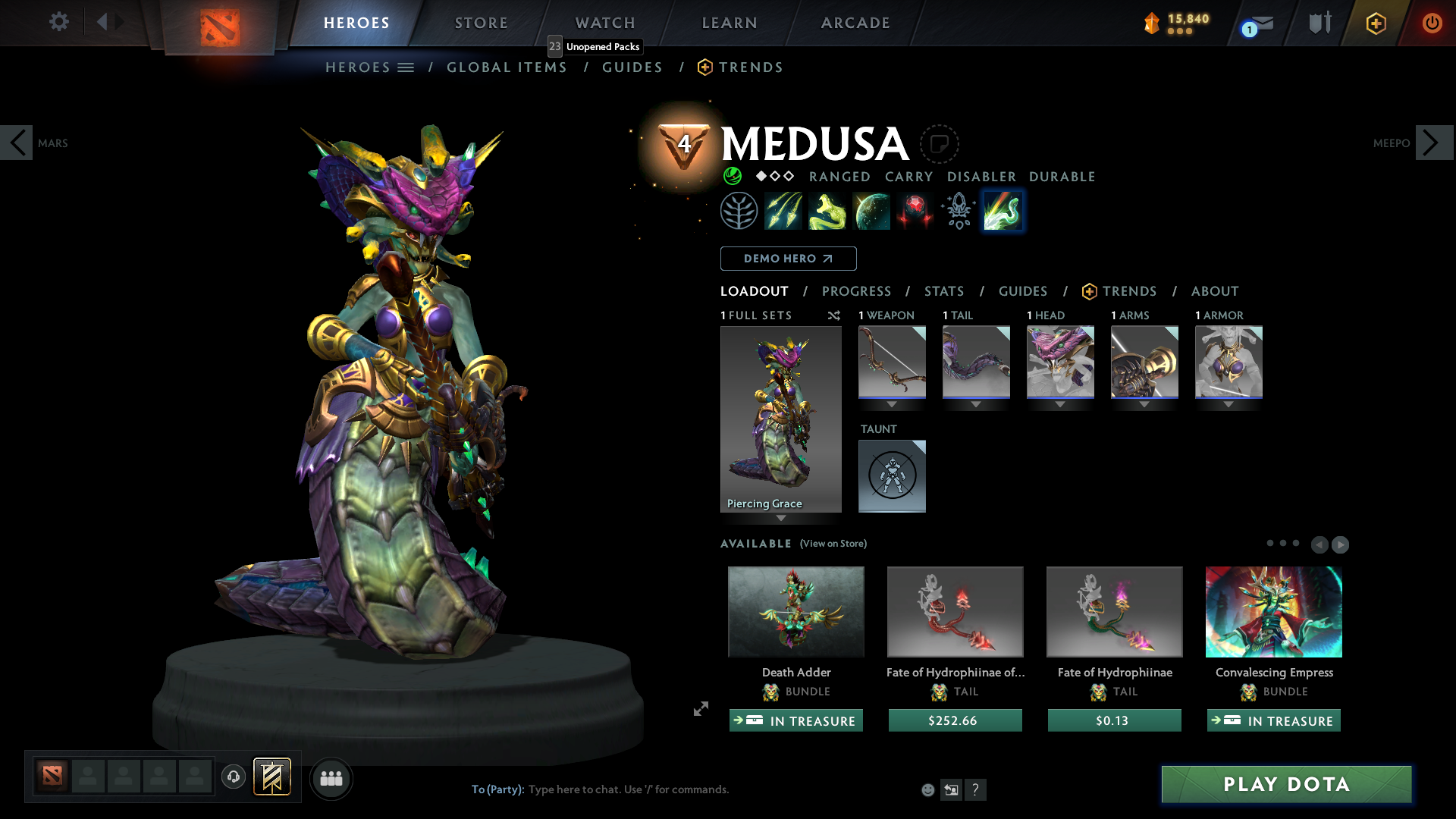Click the chat wheel icon near the help button
1456x819 pixels.
click(x=952, y=789)
